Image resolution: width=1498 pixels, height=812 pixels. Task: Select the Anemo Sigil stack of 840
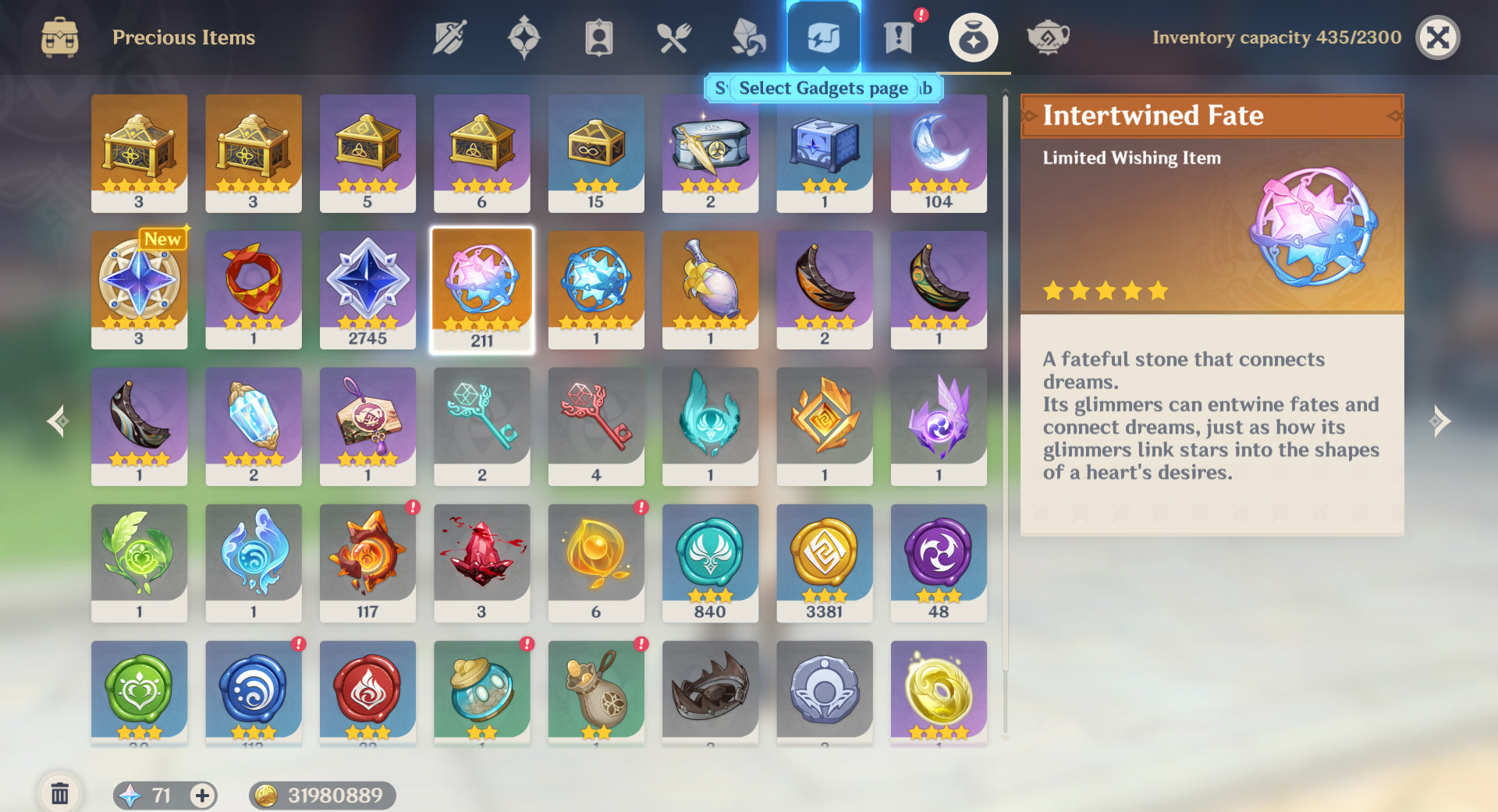[710, 563]
